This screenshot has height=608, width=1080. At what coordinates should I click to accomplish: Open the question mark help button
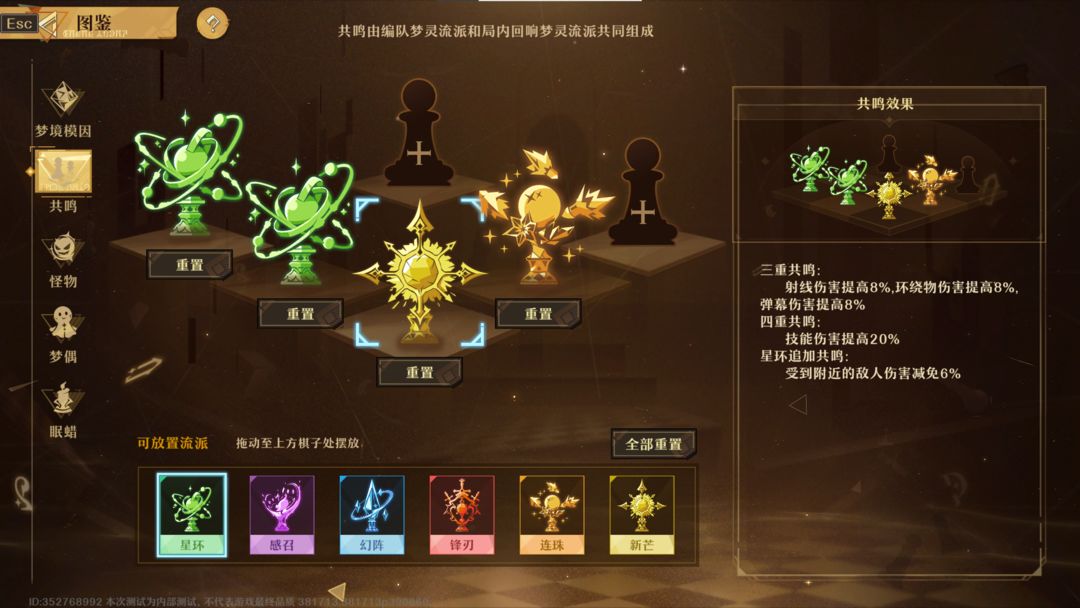tap(212, 23)
